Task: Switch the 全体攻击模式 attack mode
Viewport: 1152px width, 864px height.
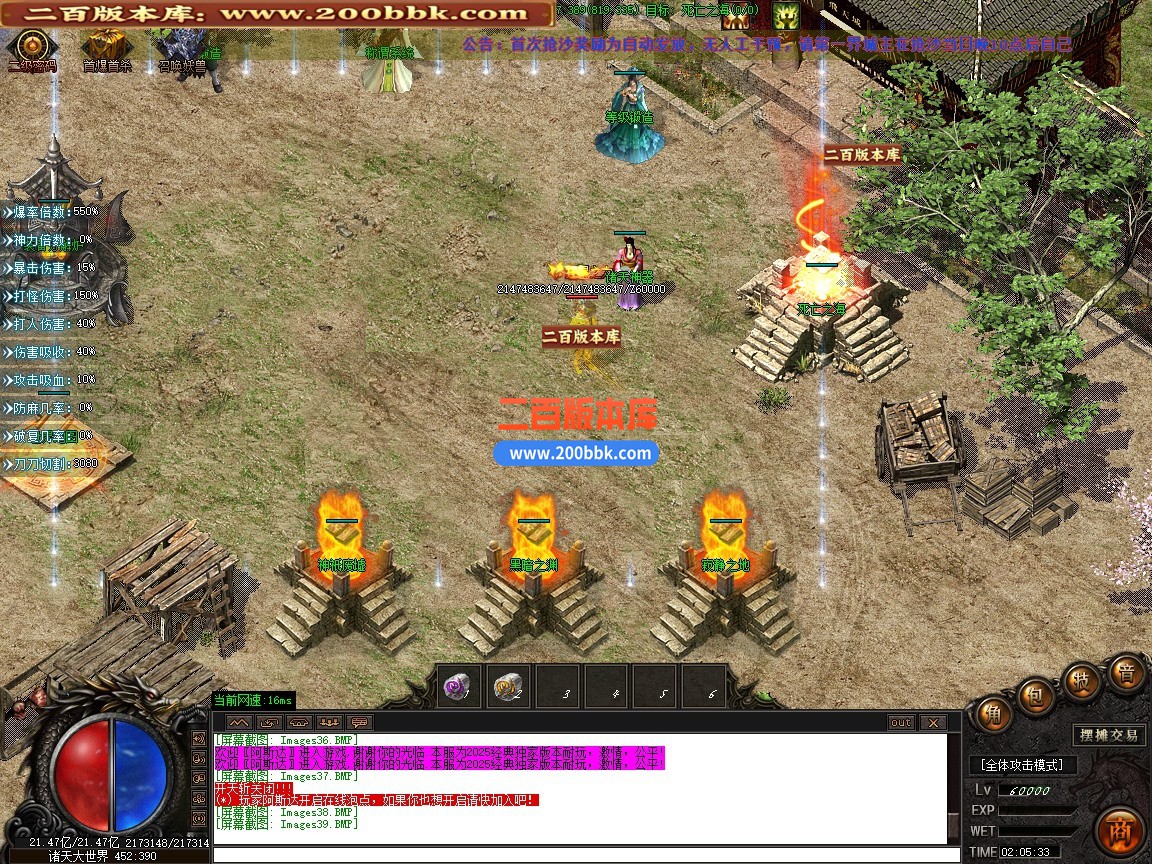Action: [1022, 765]
